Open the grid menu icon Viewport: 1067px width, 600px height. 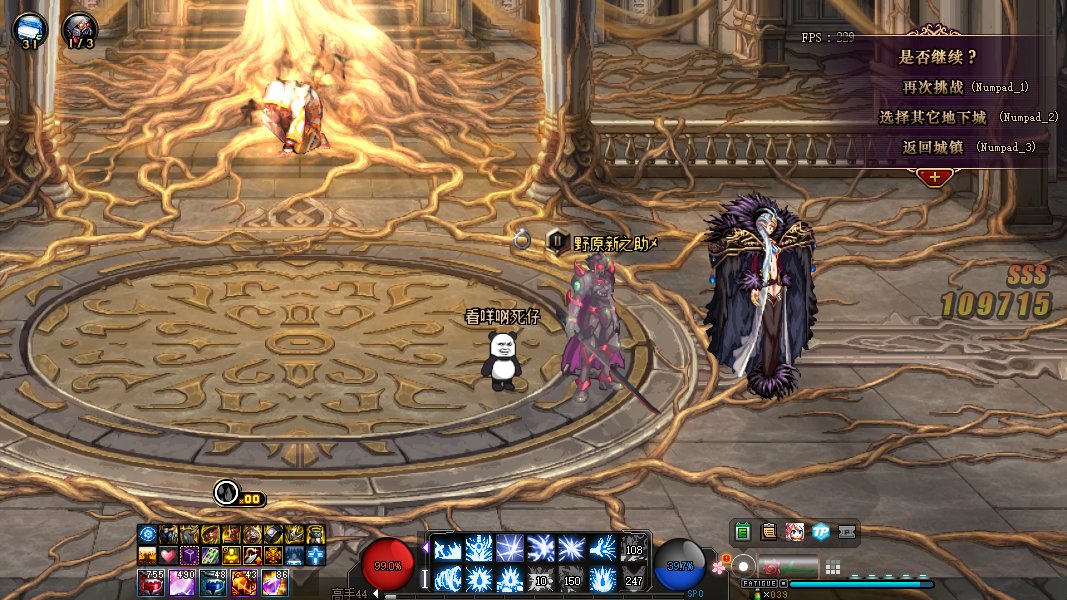pos(832,567)
